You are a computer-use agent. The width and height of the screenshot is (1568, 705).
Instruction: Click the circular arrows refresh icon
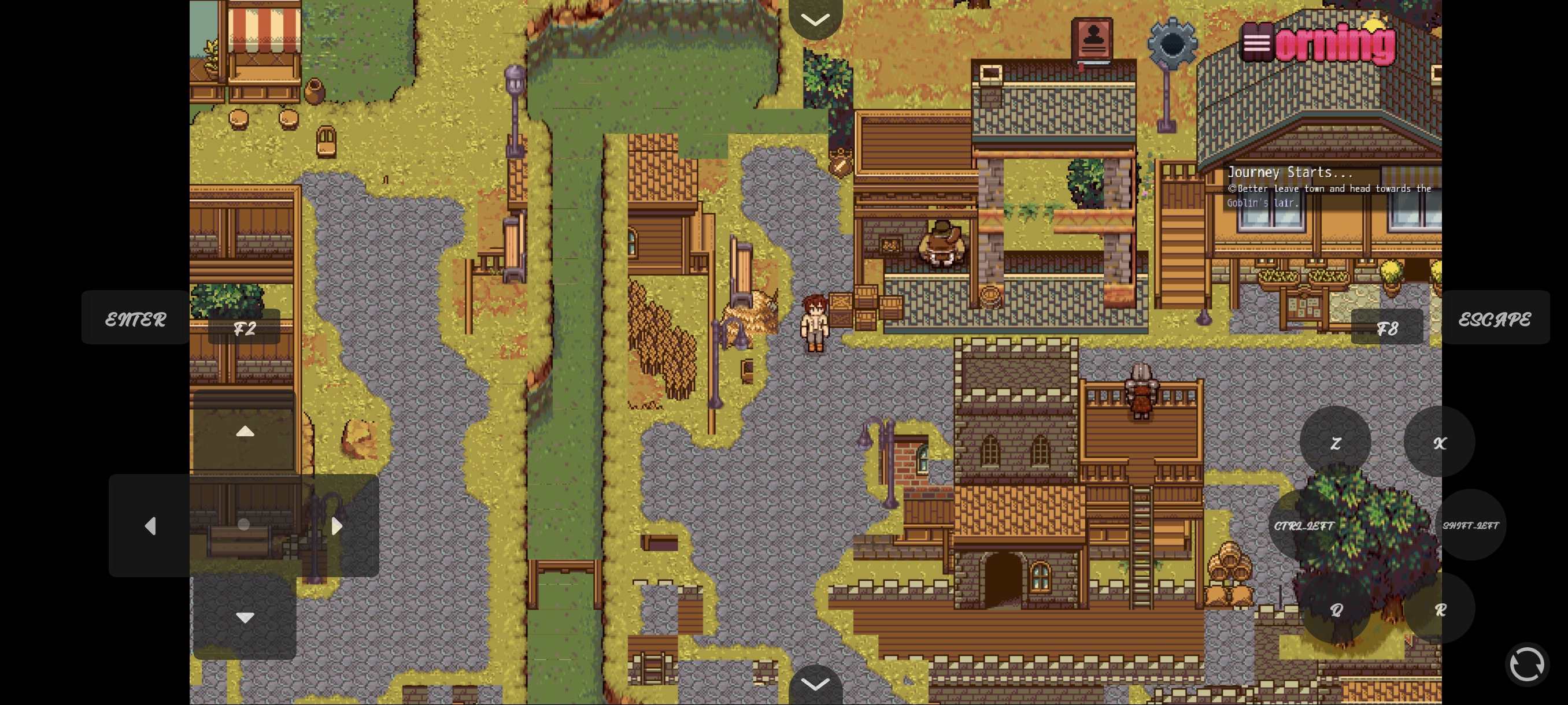(x=1526, y=663)
